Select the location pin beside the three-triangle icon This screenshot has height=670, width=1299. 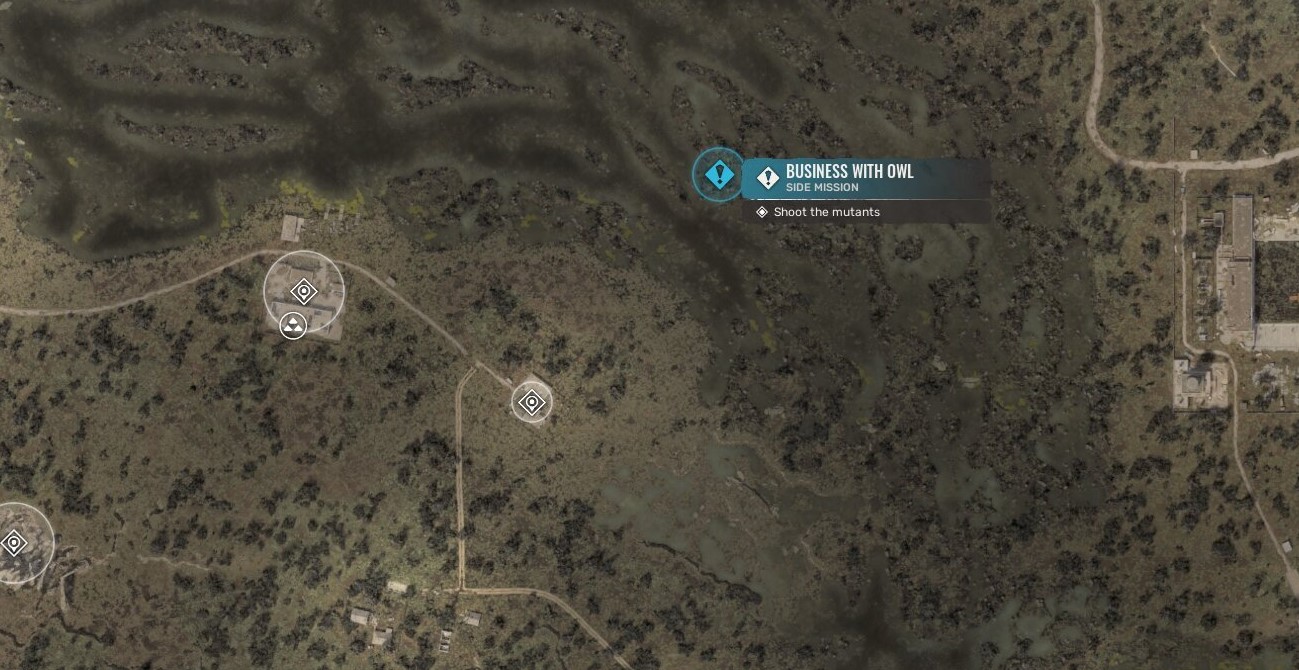coord(304,291)
